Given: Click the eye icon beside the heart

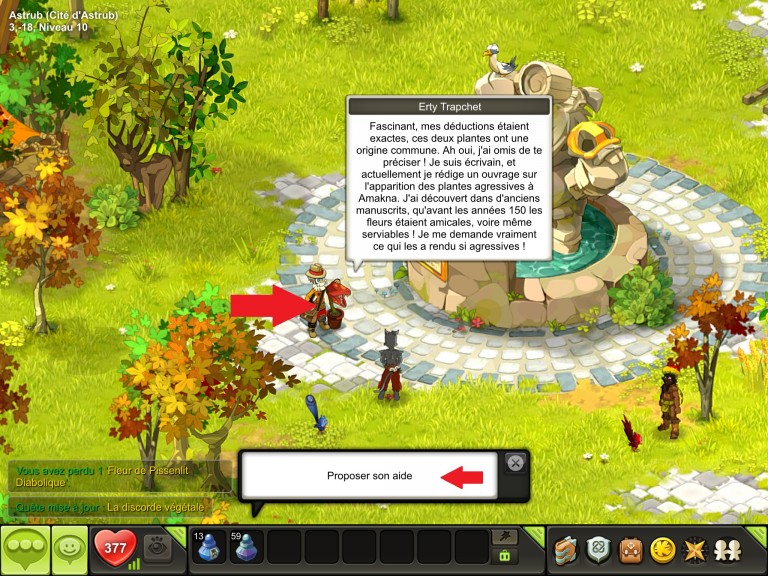Looking at the screenshot, I should pos(156,548).
